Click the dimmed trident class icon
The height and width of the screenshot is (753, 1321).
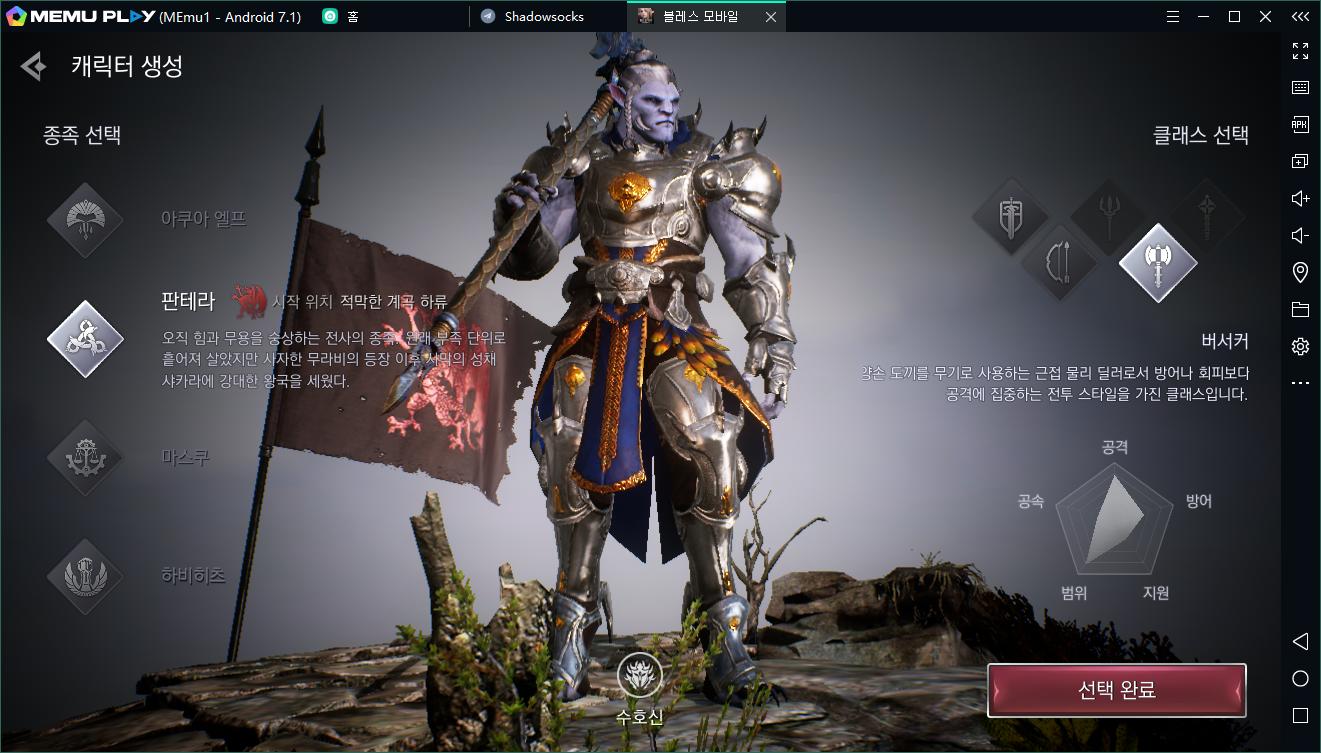point(1108,216)
